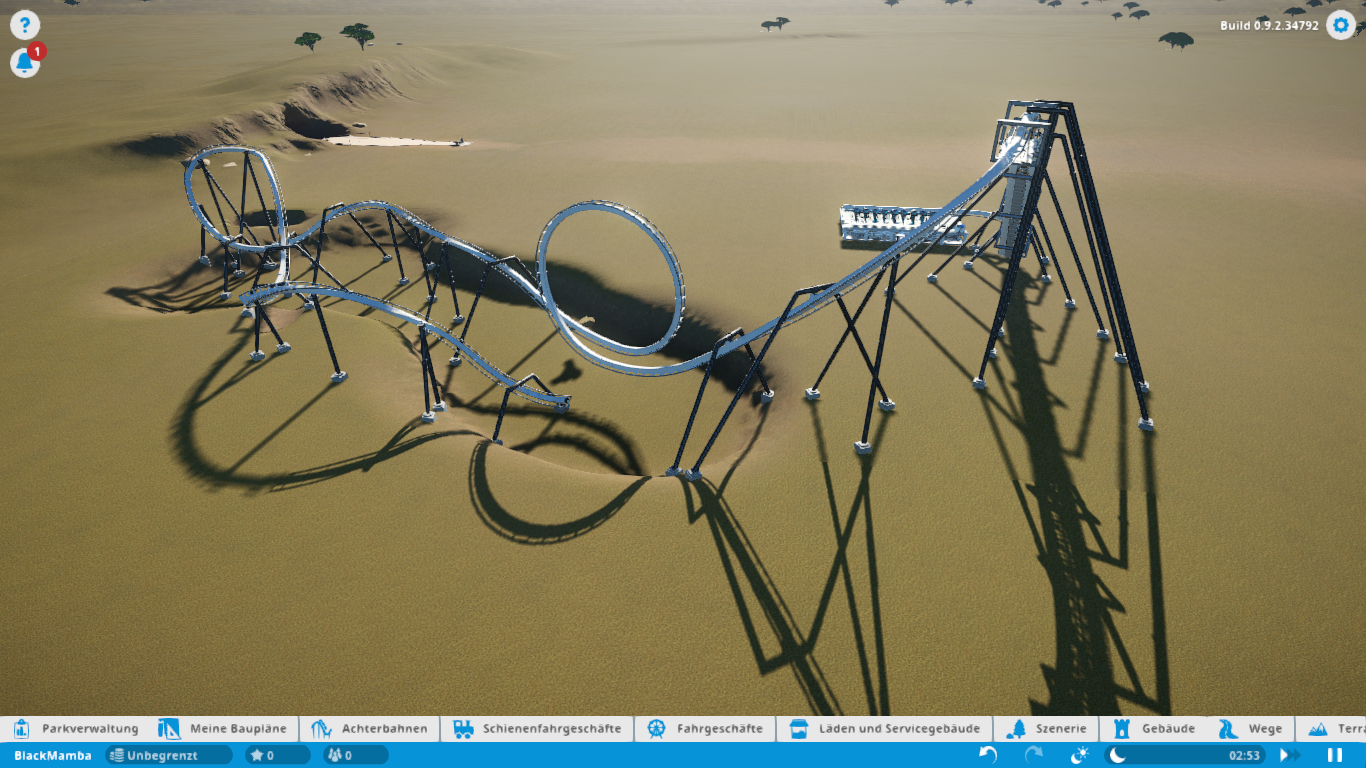Open the Parkverwaltung menu
Screen dimensions: 1366x768
pos(77,729)
